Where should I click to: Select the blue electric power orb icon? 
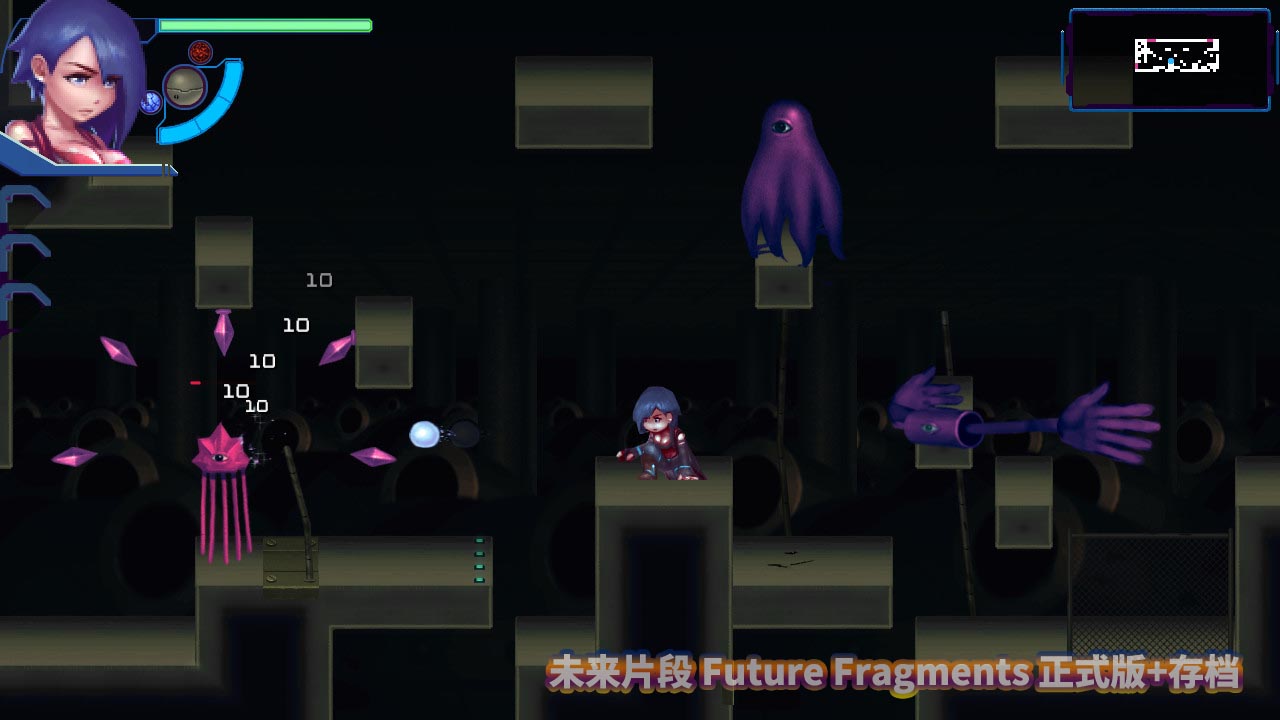click(x=151, y=102)
